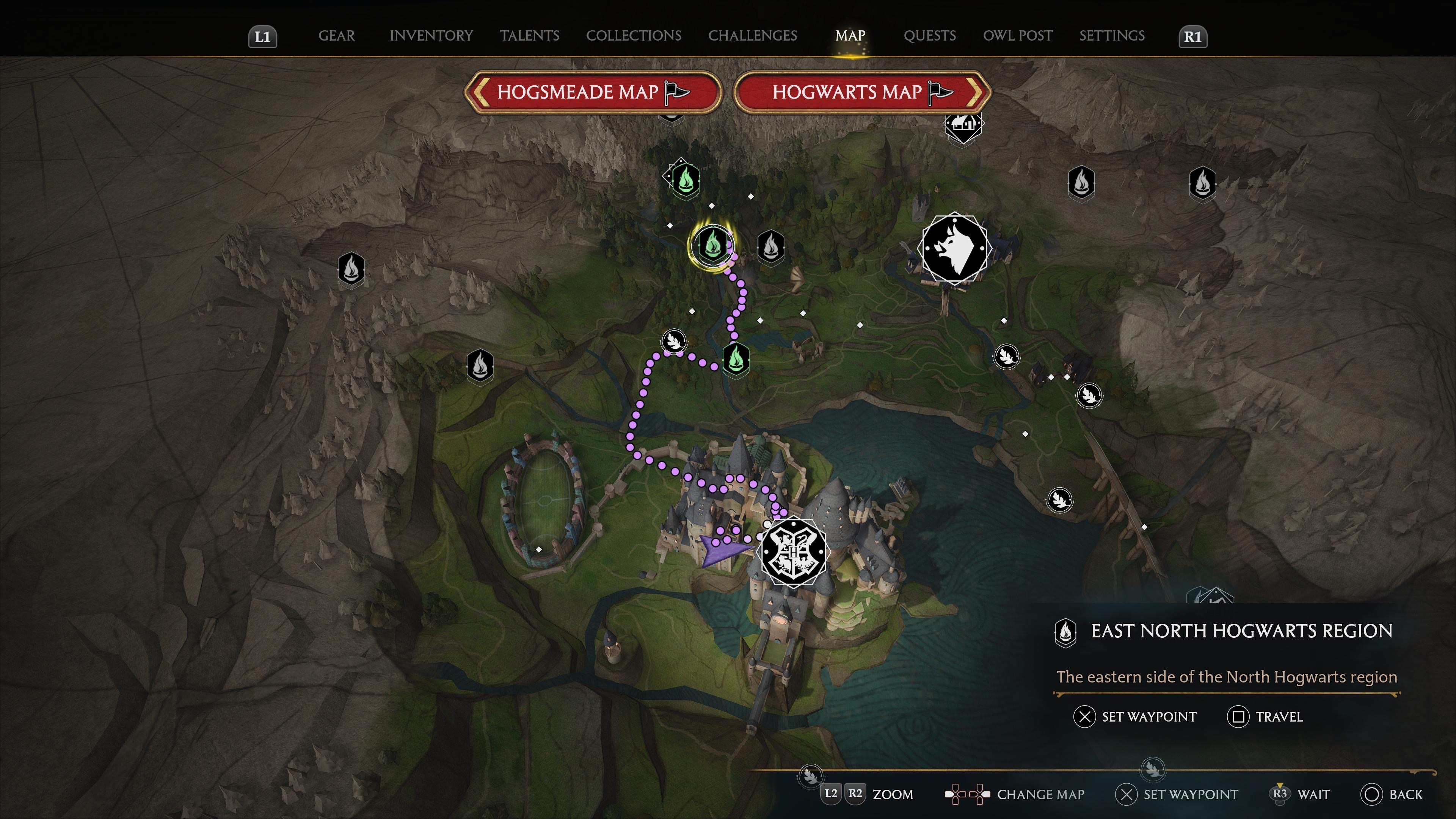The height and width of the screenshot is (819, 1456).
Task: Select the hamlet icon in the top right corner
Action: [963, 124]
